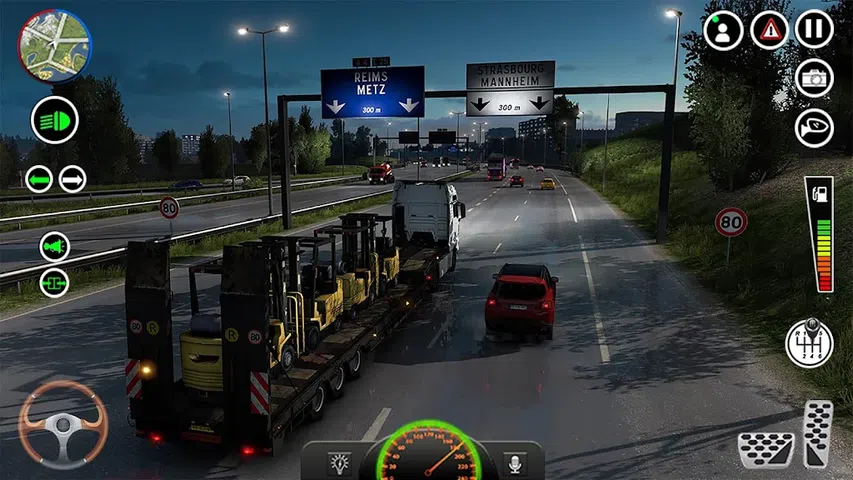Activate the left turn signal arrow

[39, 179]
